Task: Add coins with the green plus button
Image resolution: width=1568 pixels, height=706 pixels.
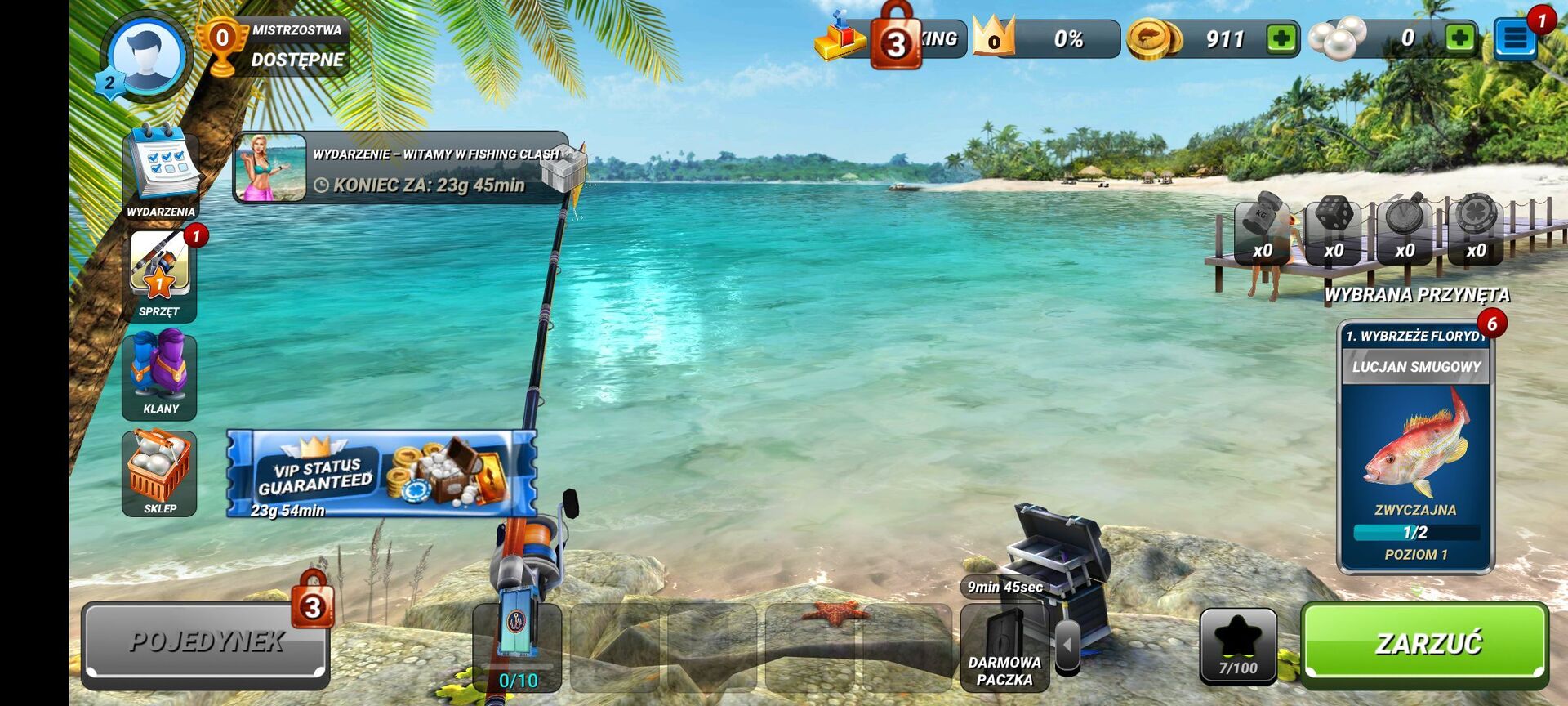Action: (x=1281, y=38)
